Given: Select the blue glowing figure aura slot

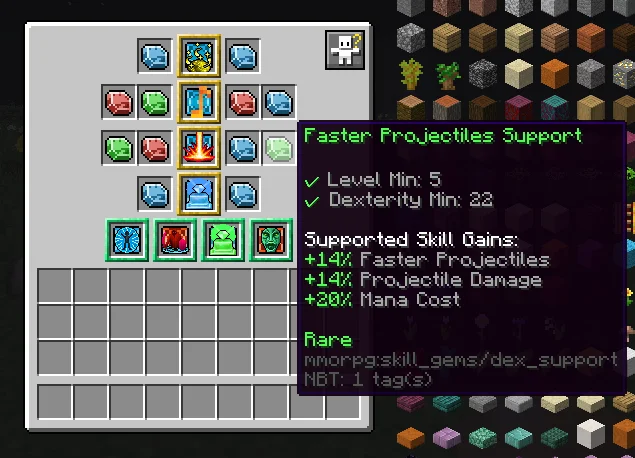Looking at the screenshot, I should pyautogui.click(x=129, y=240).
